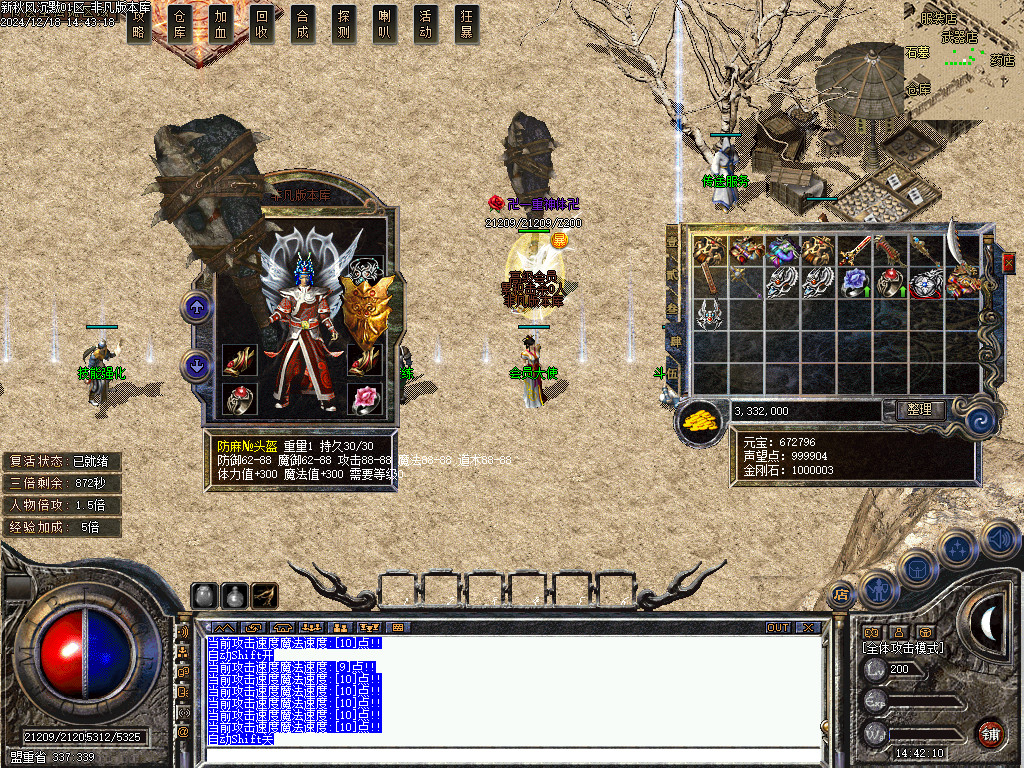Toggle the 狂暴 berserk button
Viewport: 1024px width, 768px height.
[x=467, y=24]
